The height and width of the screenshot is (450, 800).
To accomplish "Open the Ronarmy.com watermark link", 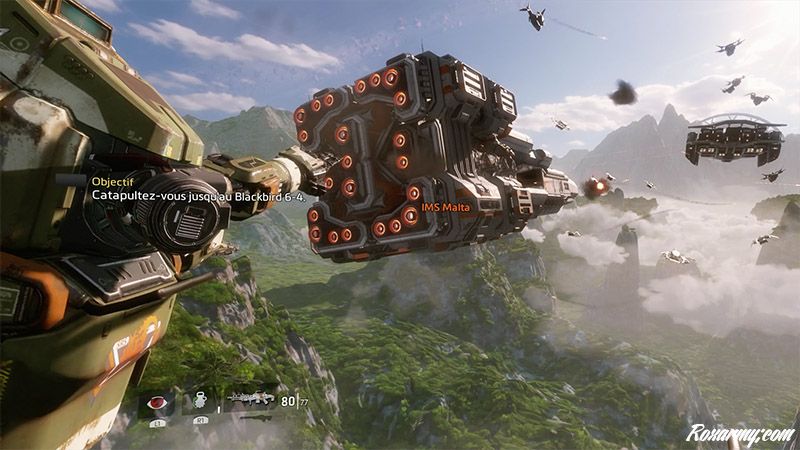I will tap(739, 433).
